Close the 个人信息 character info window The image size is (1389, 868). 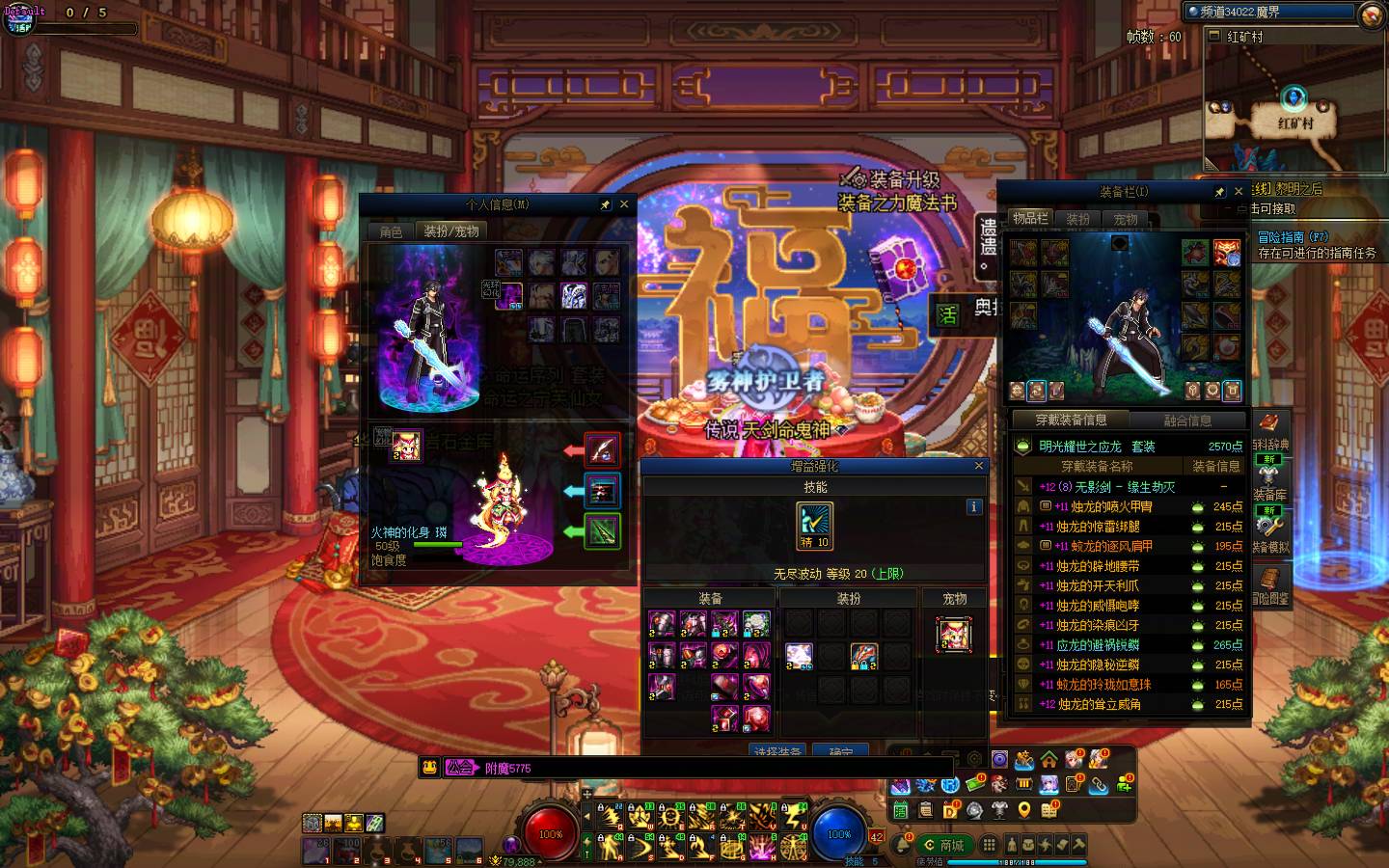pyautogui.click(x=624, y=204)
